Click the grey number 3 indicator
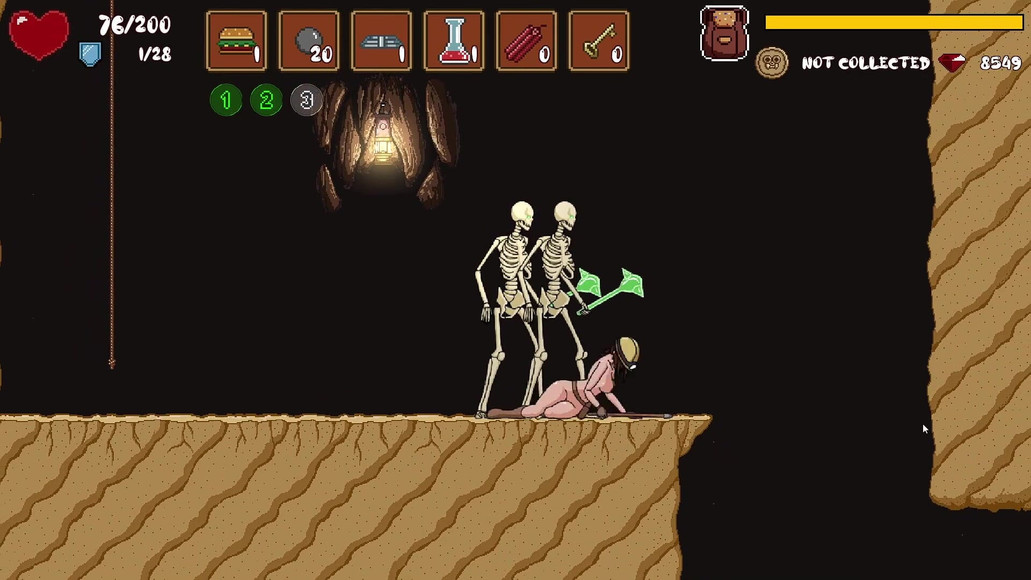This screenshot has width=1031, height=580. [306, 100]
